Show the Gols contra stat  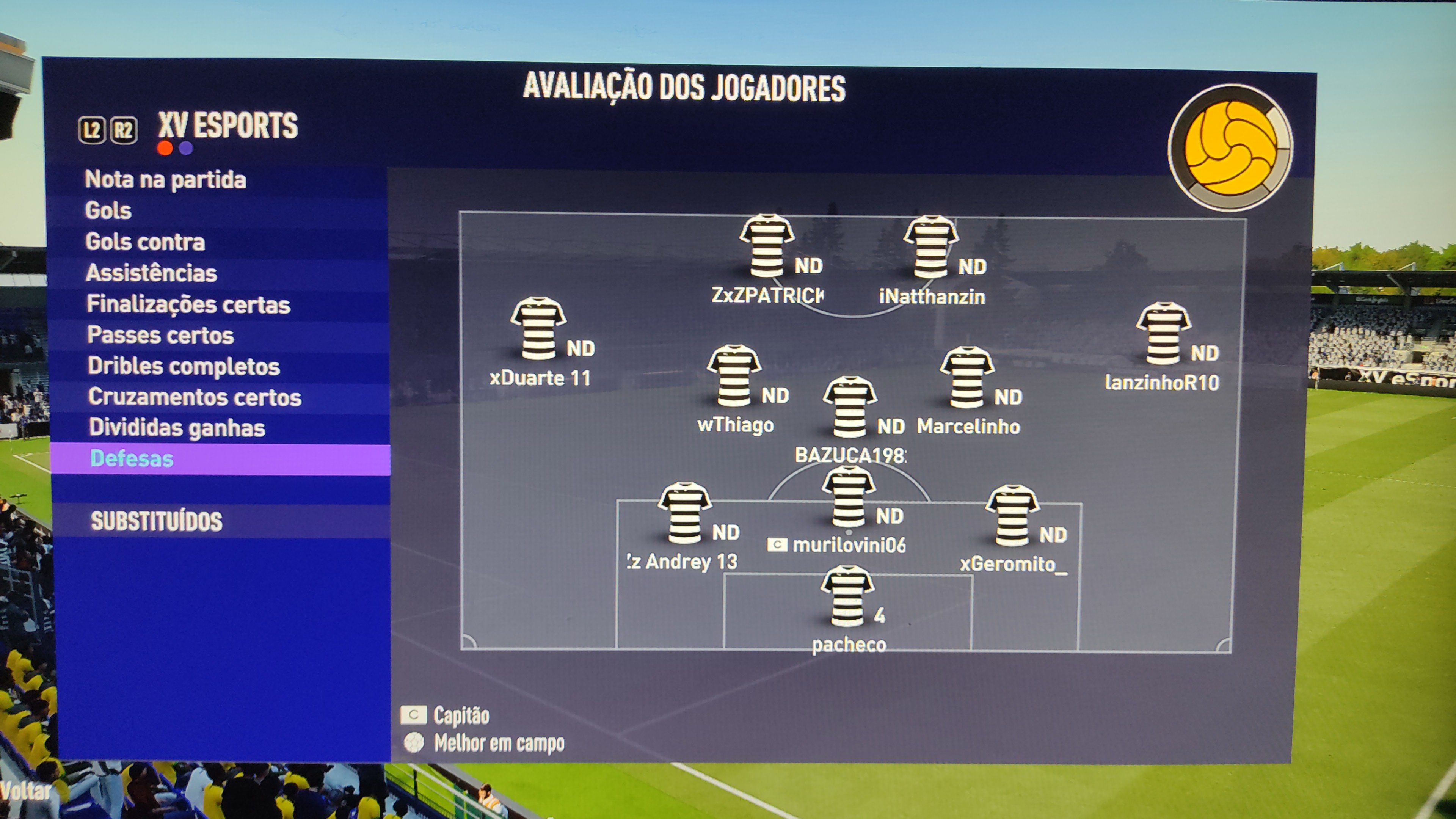tap(145, 242)
